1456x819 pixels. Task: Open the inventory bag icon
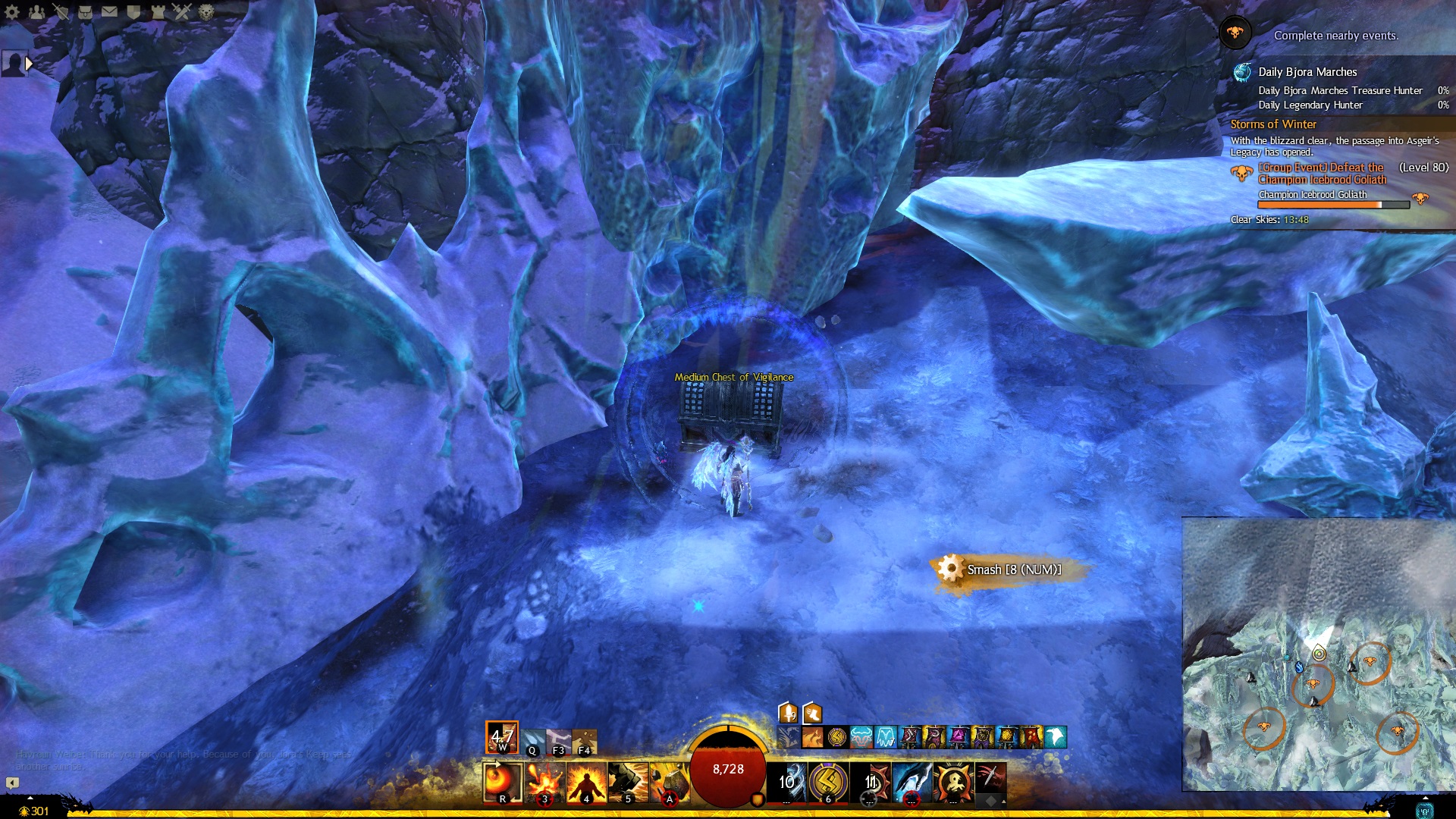pos(85,11)
